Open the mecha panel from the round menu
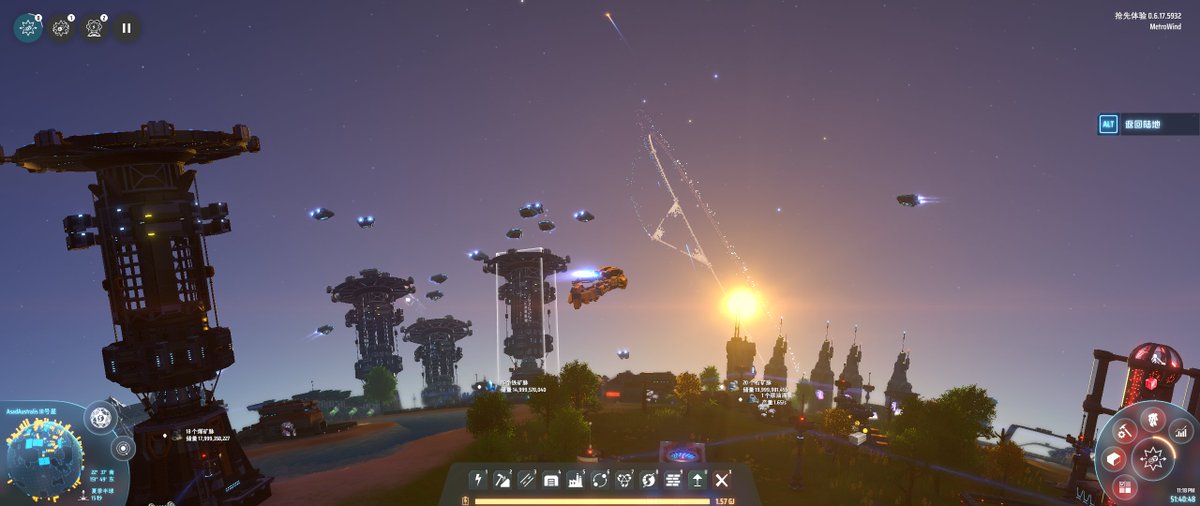Image resolution: width=1200 pixels, height=506 pixels. [x=1153, y=419]
